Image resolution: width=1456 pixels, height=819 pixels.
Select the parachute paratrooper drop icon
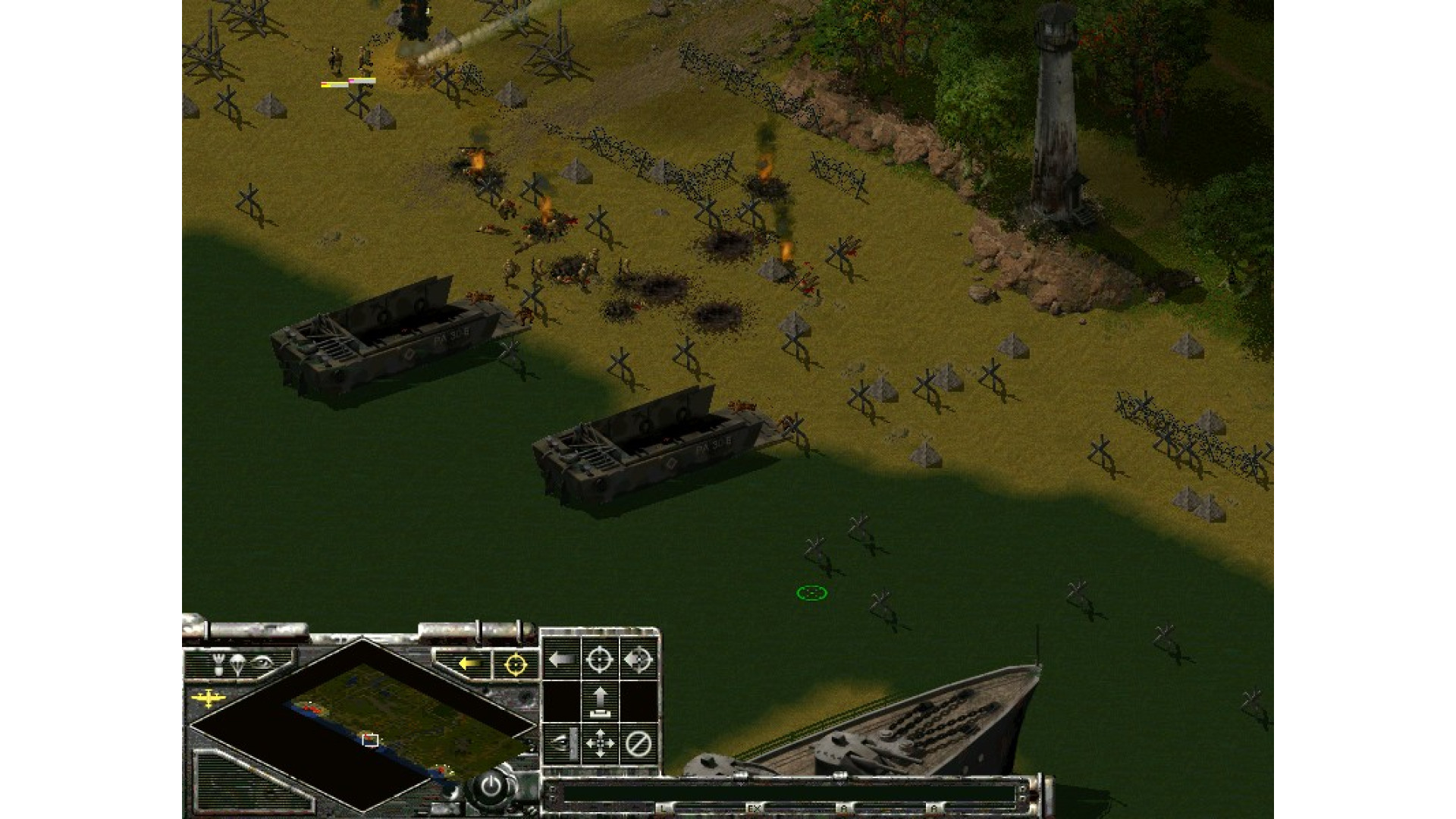pos(238,665)
